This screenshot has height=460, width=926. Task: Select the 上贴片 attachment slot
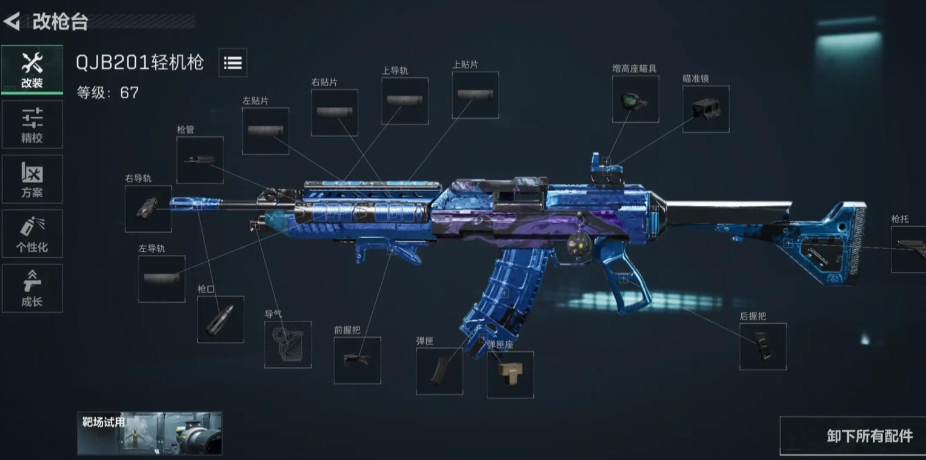point(474,96)
